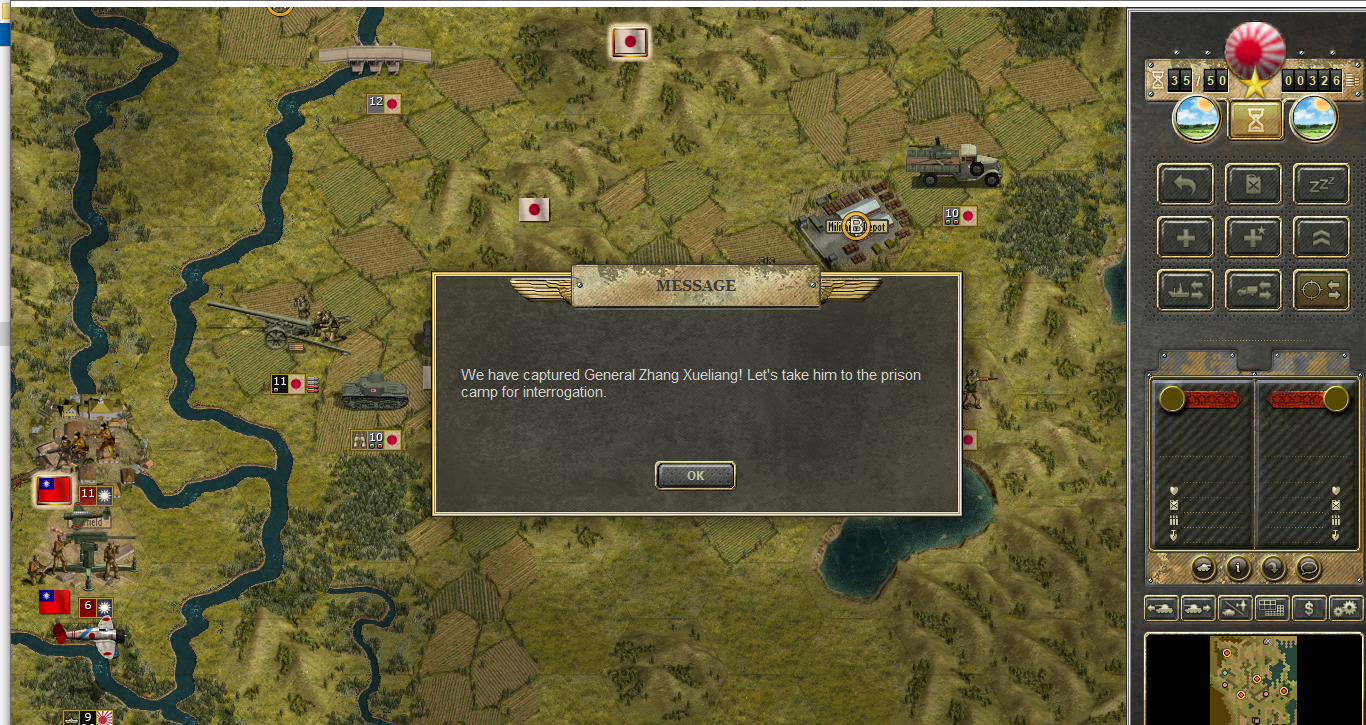Upgrade the unit with the double chevron button
Viewport: 1366px width, 725px height.
[1321, 237]
